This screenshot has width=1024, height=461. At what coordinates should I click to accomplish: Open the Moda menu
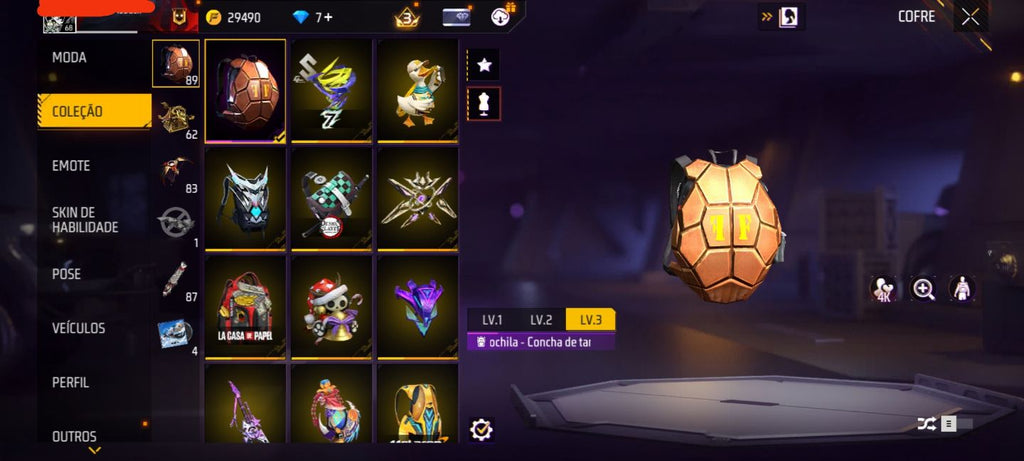tap(70, 58)
